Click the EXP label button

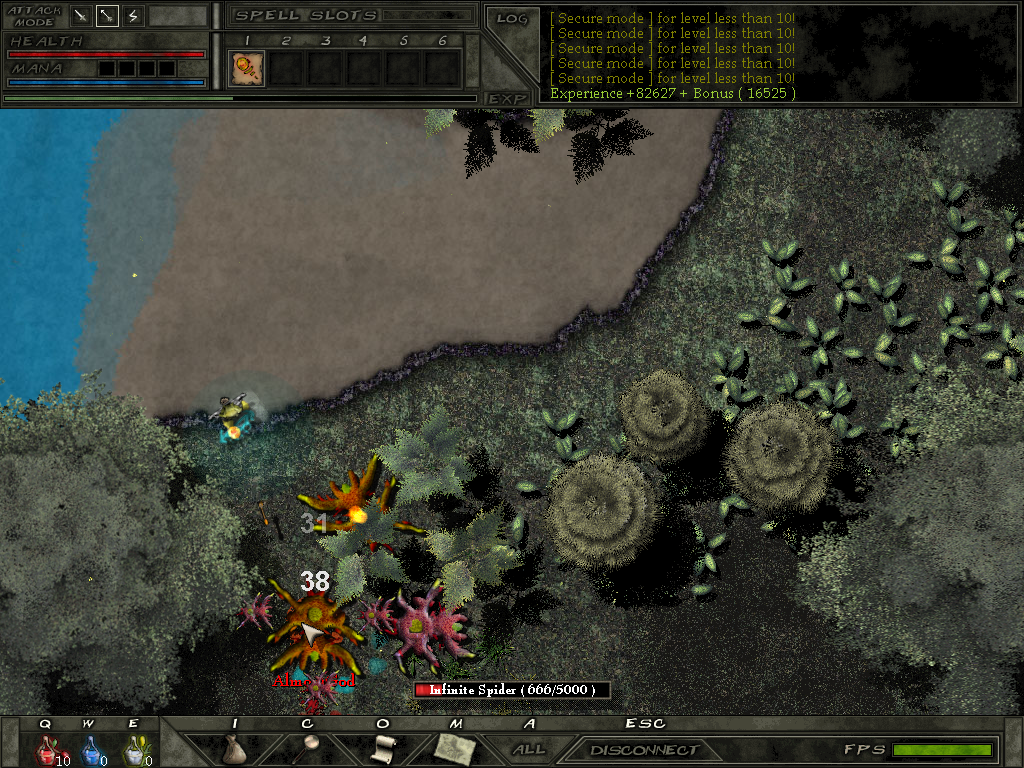tap(508, 98)
